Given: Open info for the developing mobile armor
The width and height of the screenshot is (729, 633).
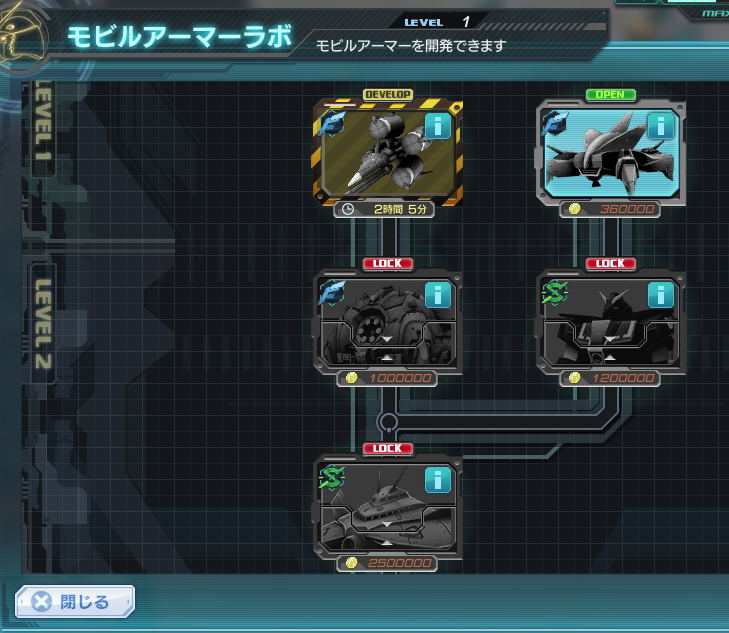Looking at the screenshot, I should pos(437,126).
